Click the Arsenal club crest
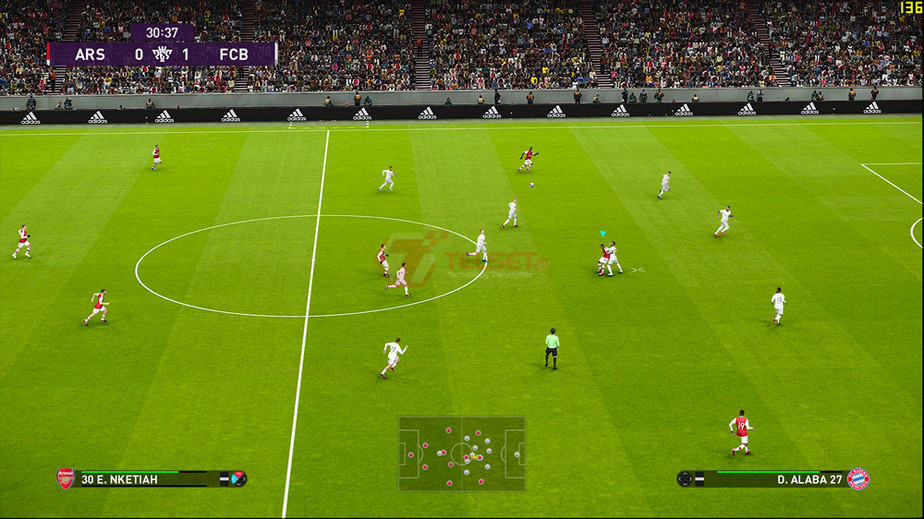Viewport: 924px width, 519px height. click(66, 478)
